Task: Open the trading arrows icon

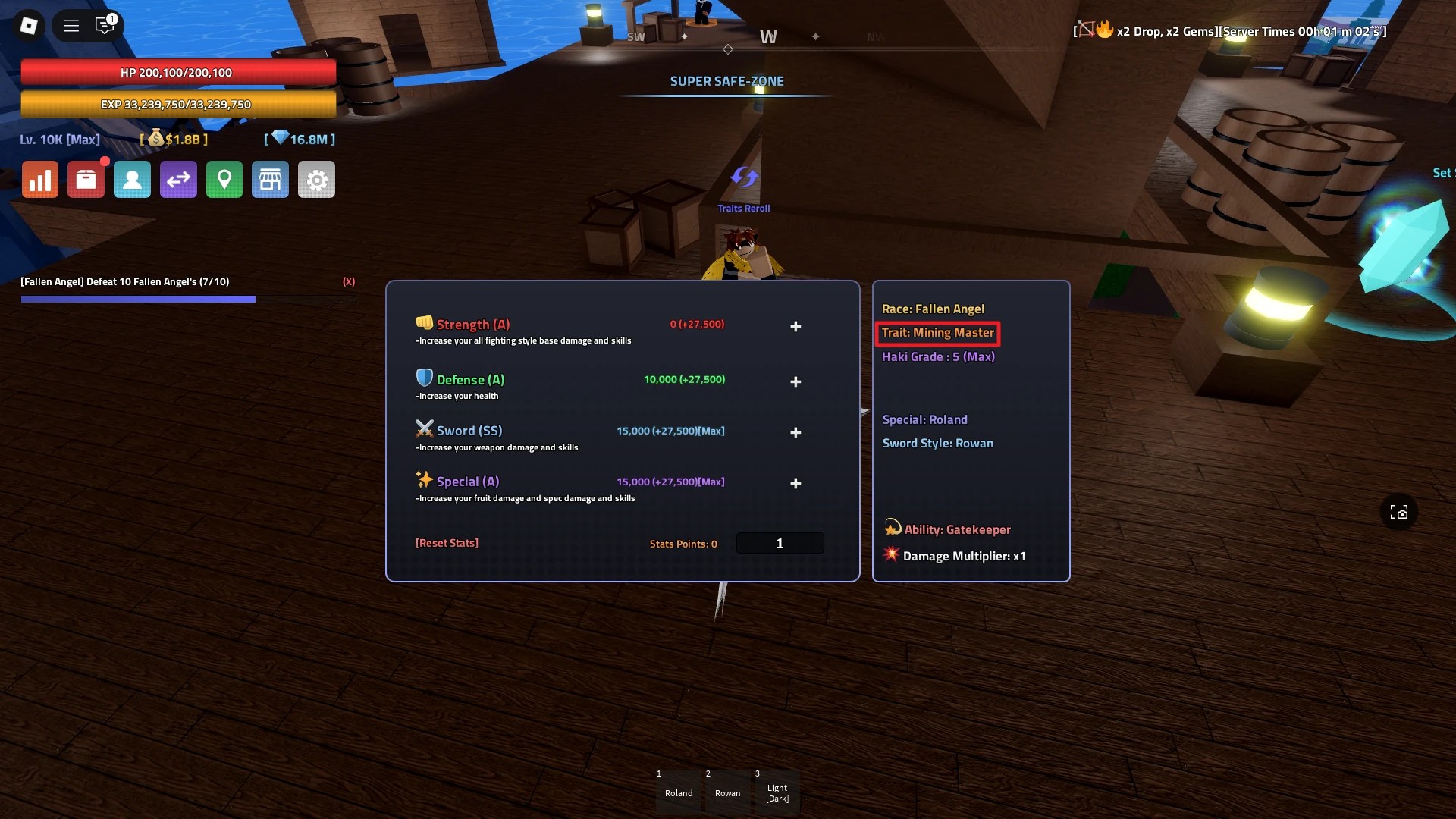Action: tap(178, 179)
